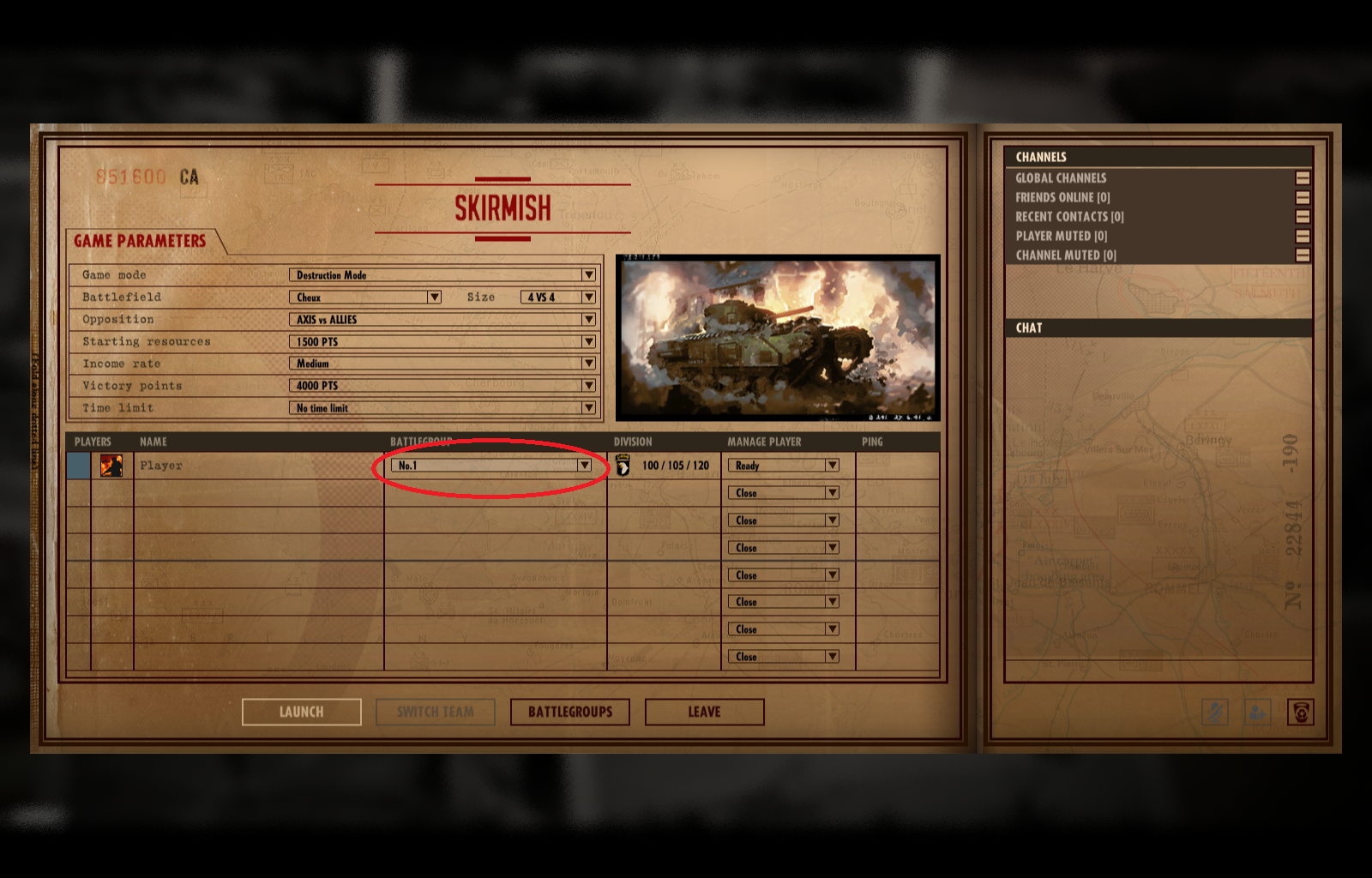Toggle the Recent Contacts section
This screenshot has height=878, width=1372.
[x=1303, y=217]
